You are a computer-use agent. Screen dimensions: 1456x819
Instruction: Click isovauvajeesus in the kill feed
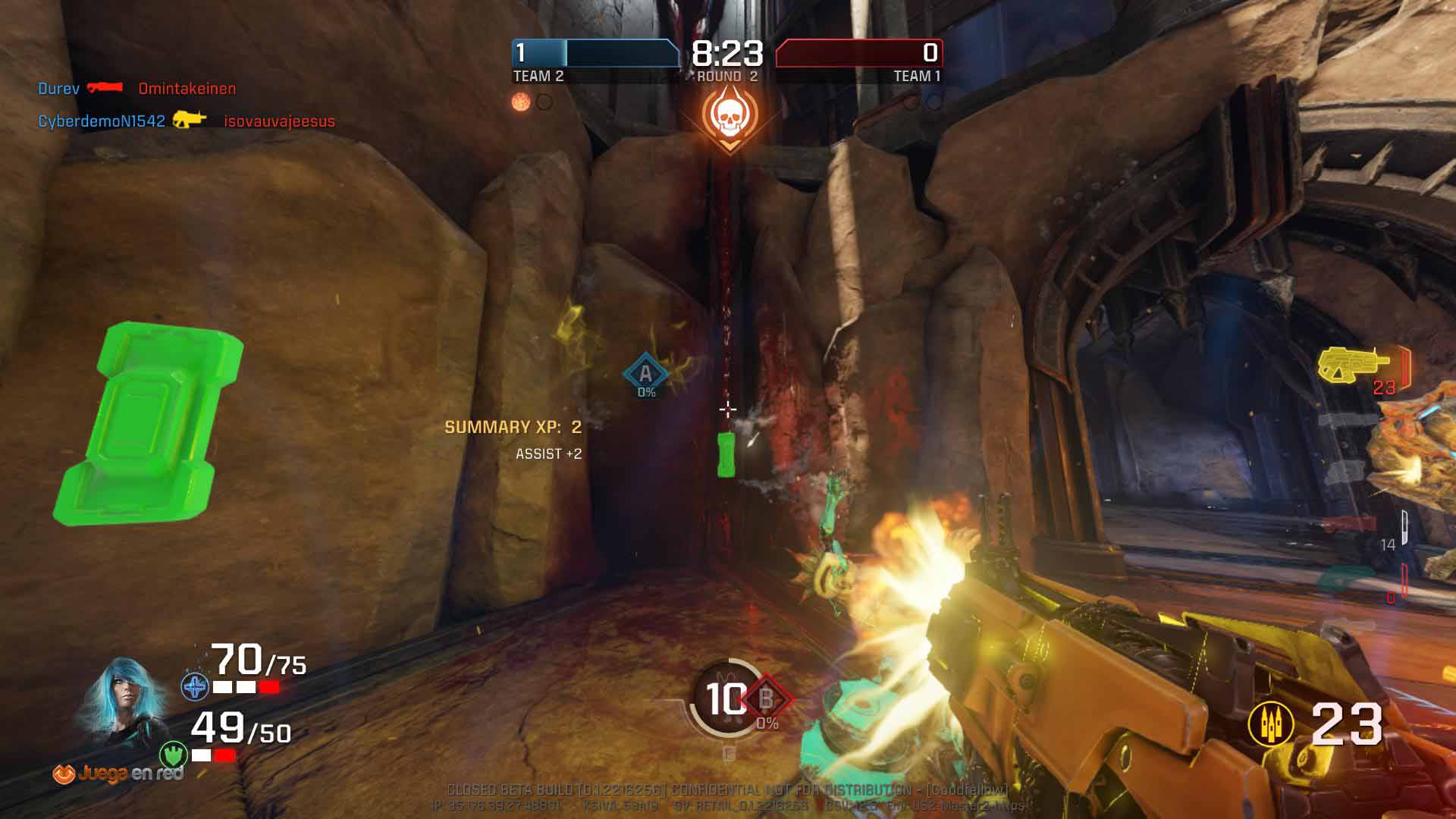click(x=279, y=121)
